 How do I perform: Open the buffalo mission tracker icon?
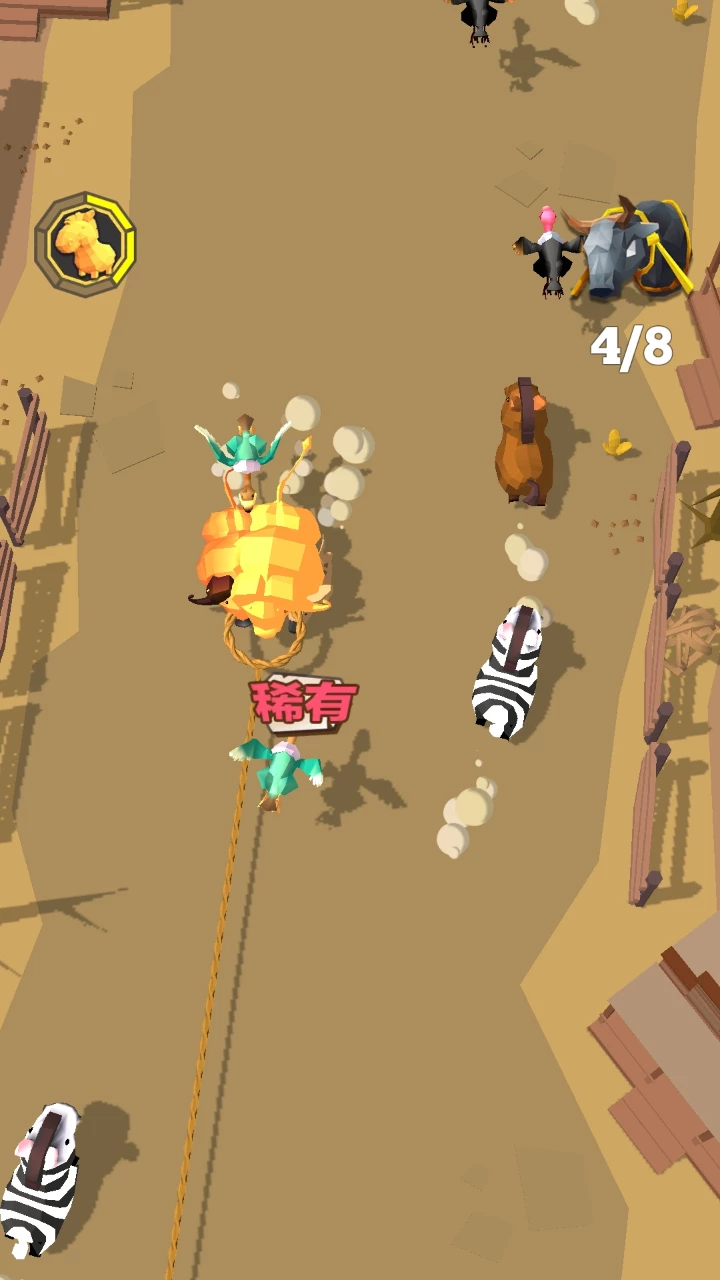633,252
